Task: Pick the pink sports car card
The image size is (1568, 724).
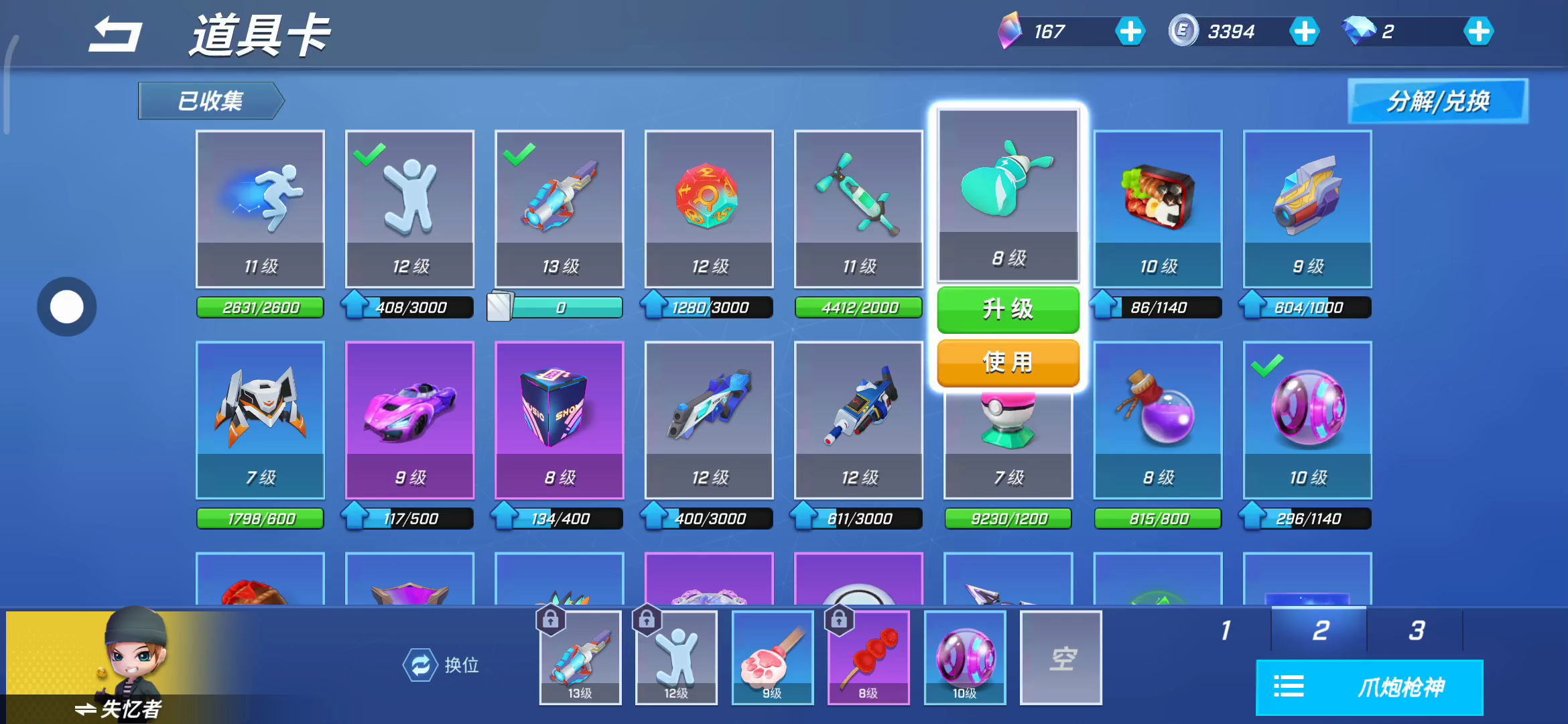Action: tap(409, 420)
